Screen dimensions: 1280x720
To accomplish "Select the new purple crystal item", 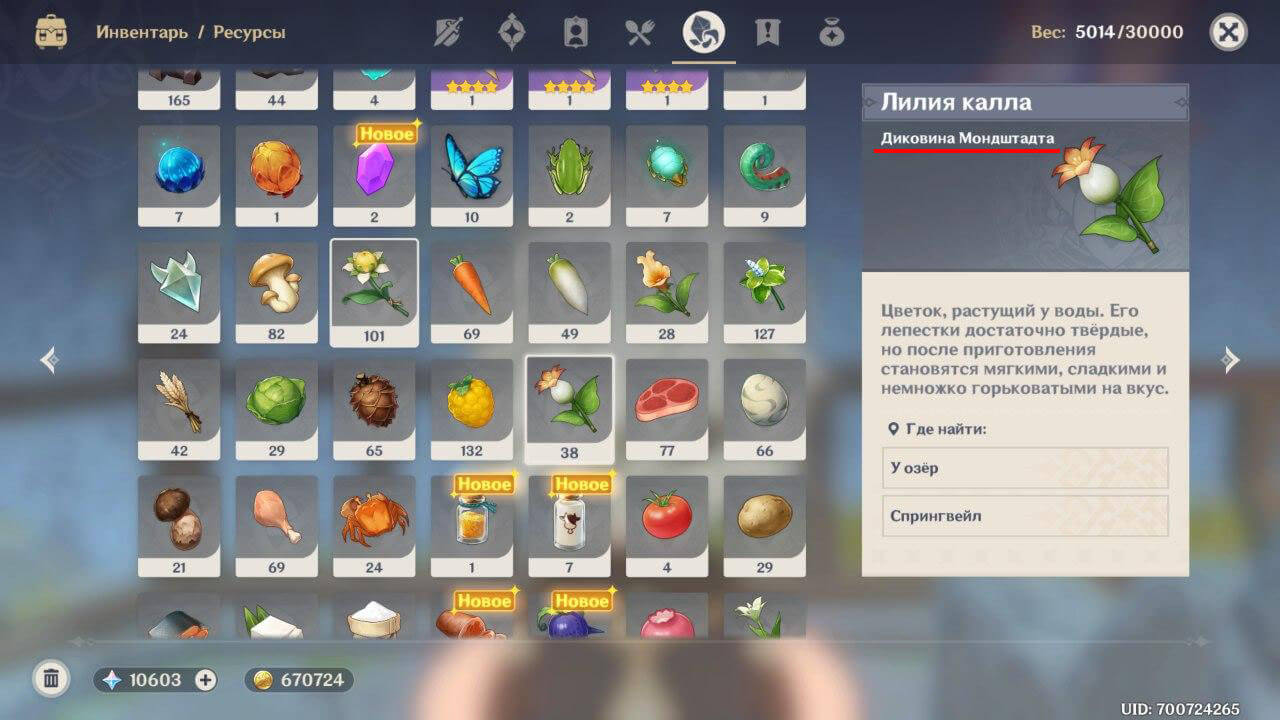I will tap(374, 175).
